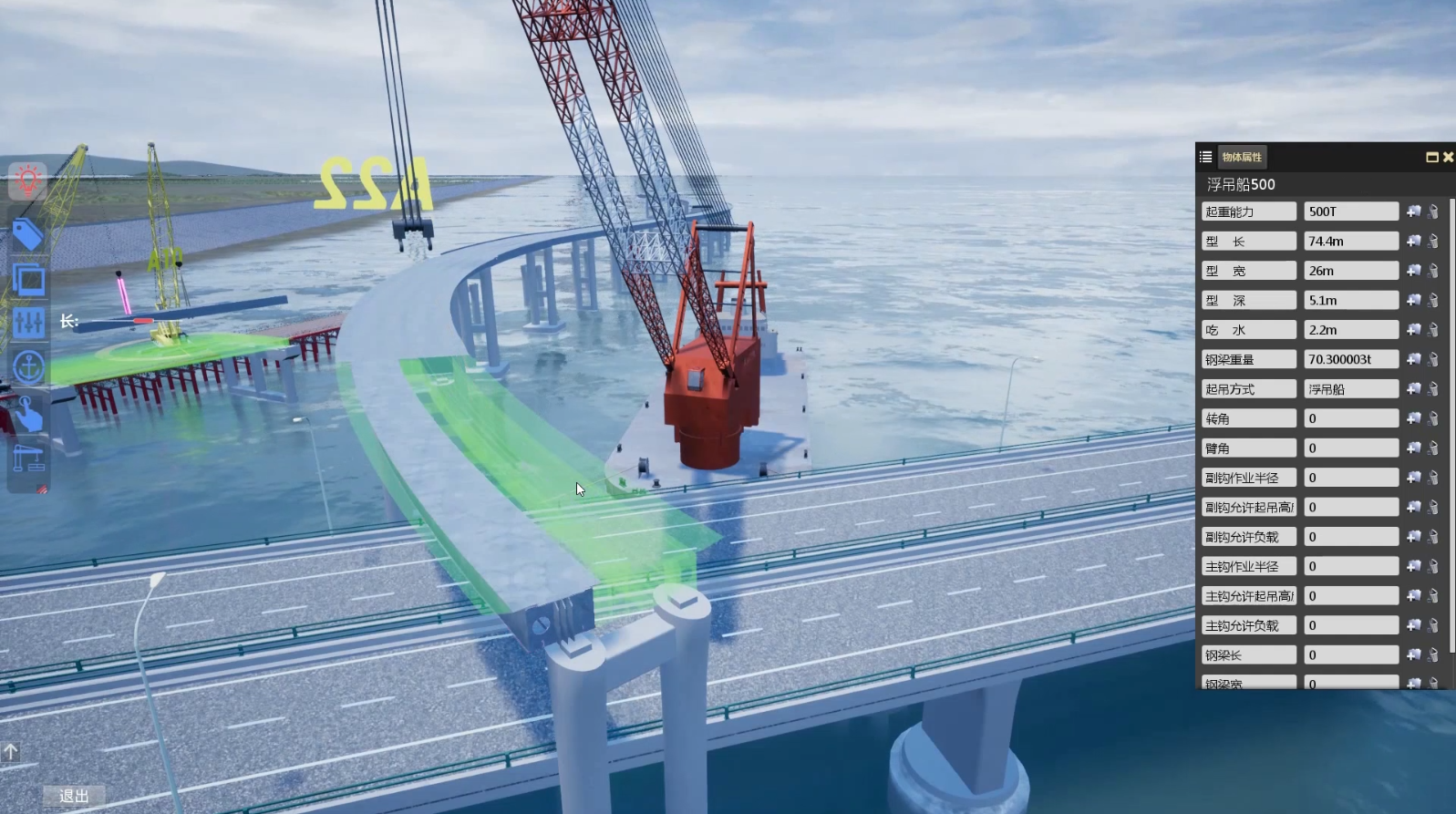Select the overlapping windows tool
The image size is (1456, 814).
pos(28,279)
